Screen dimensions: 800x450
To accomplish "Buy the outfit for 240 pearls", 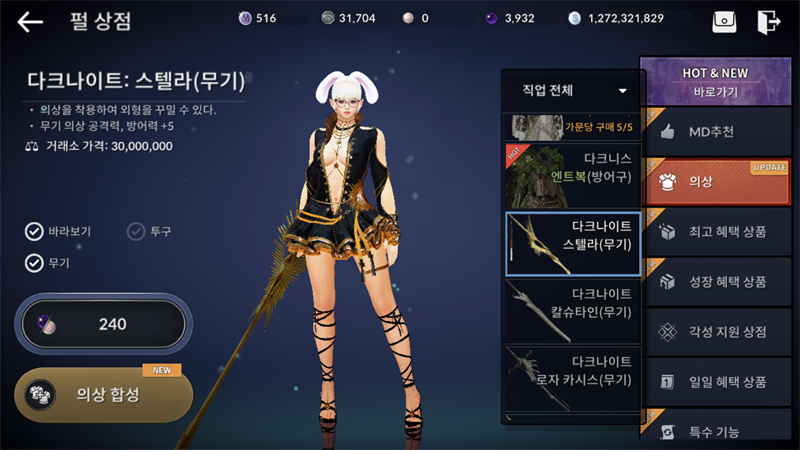I will (100, 324).
